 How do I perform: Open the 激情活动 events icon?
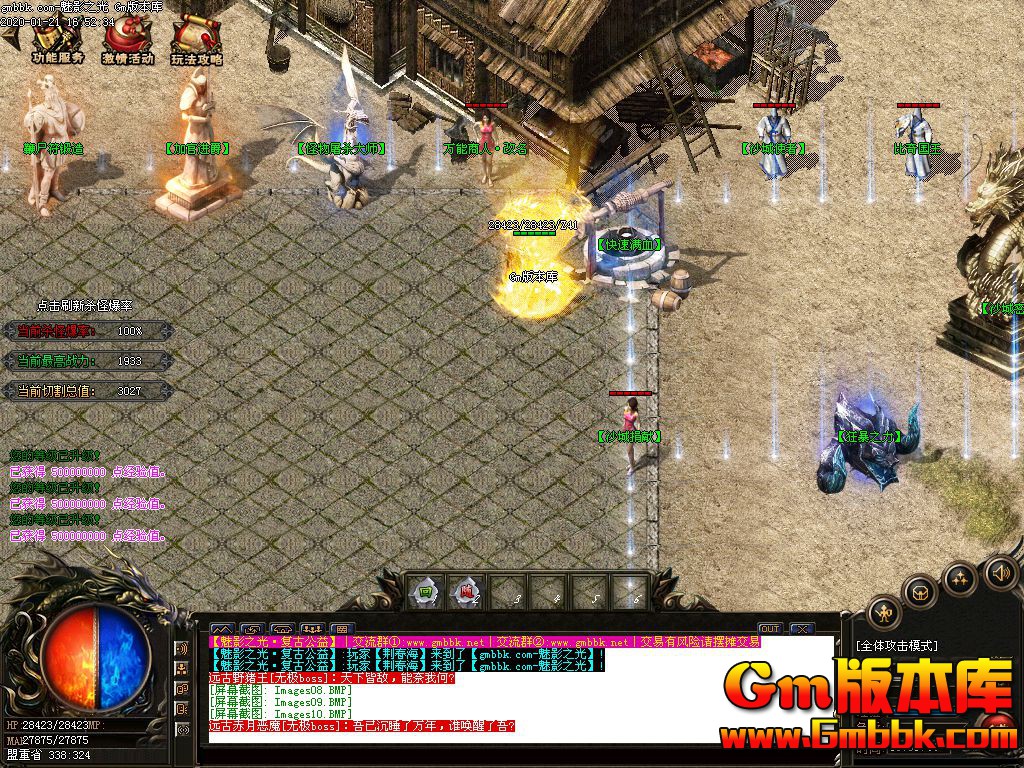pyautogui.click(x=127, y=40)
